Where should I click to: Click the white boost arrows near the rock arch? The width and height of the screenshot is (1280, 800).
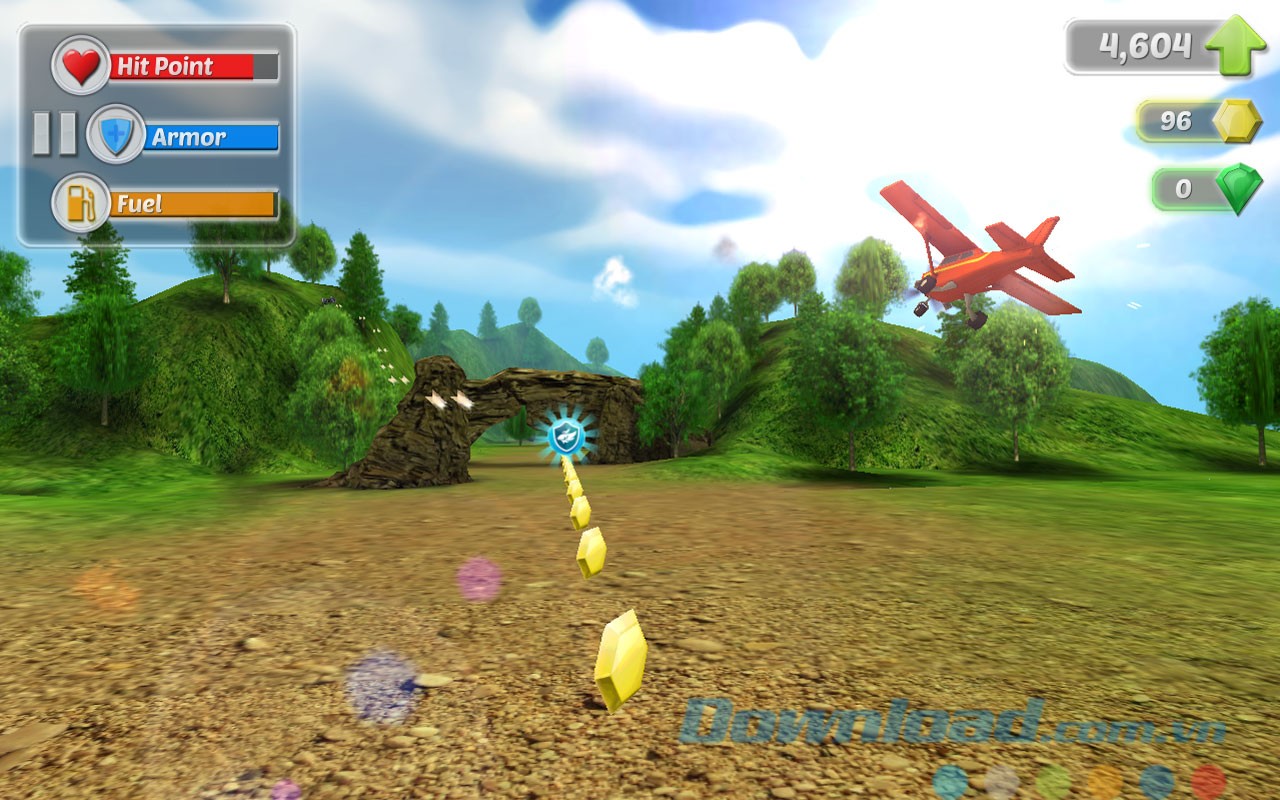(448, 401)
